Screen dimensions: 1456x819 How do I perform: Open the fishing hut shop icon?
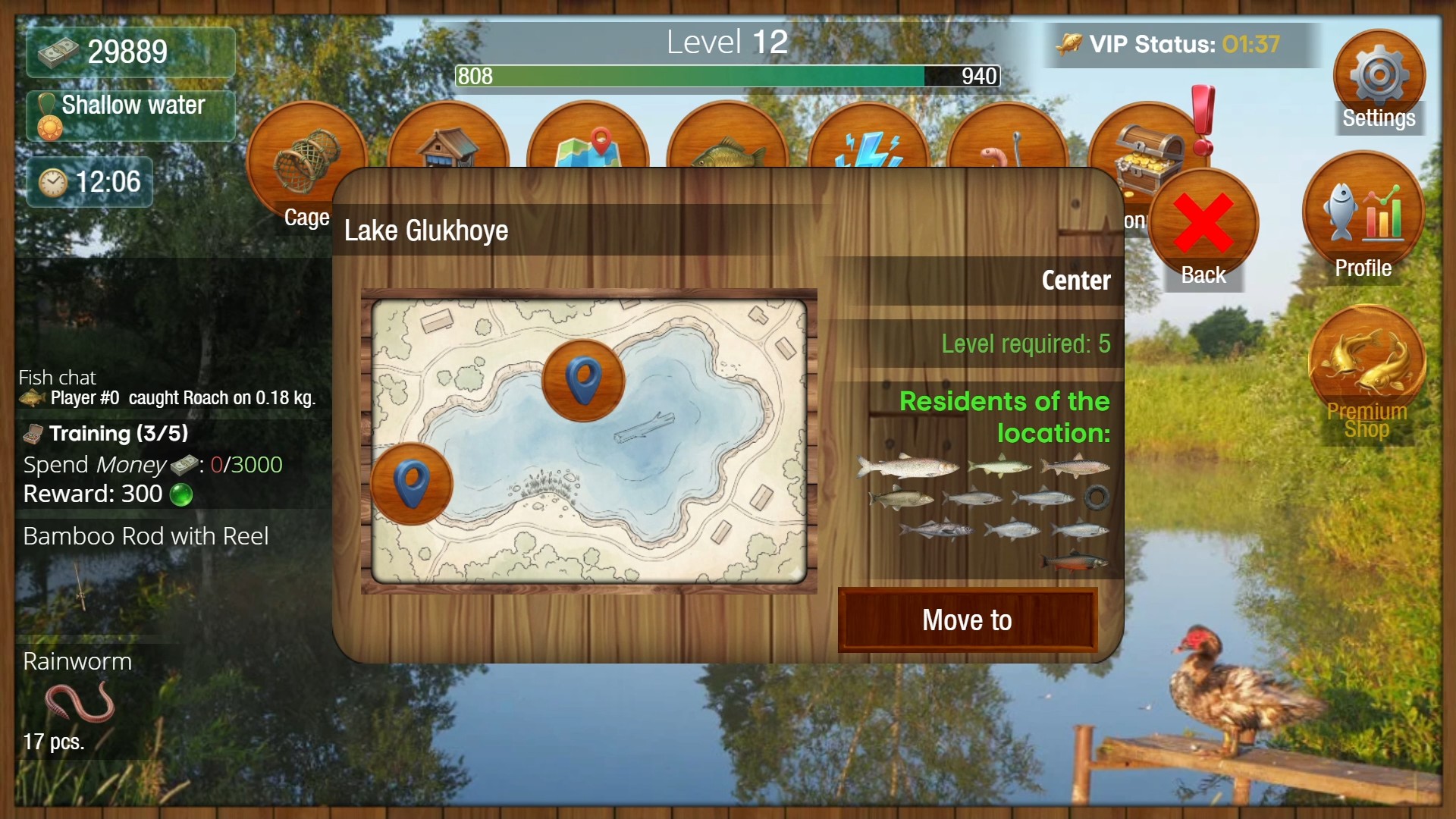(x=447, y=148)
